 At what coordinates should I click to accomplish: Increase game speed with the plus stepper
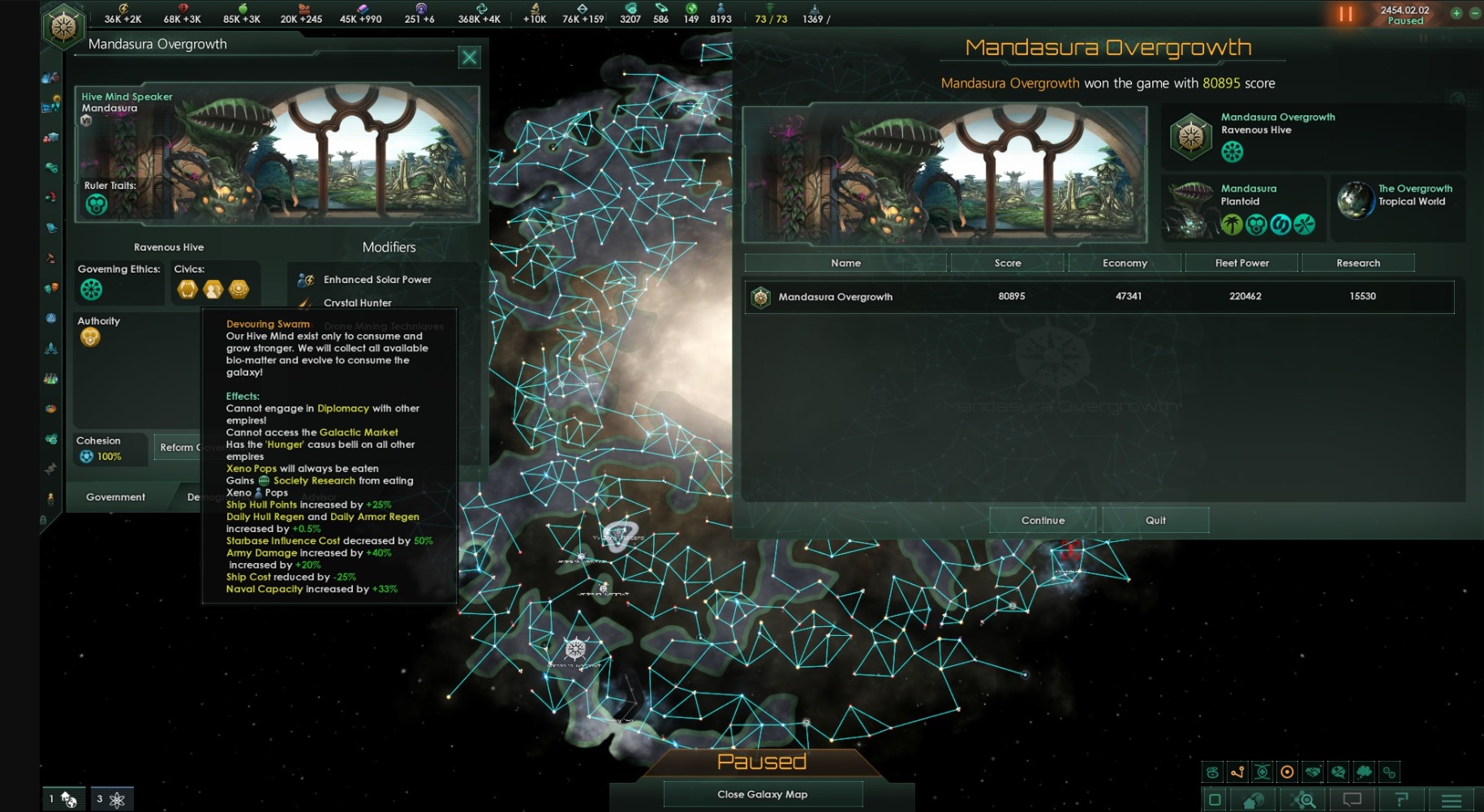click(1456, 13)
